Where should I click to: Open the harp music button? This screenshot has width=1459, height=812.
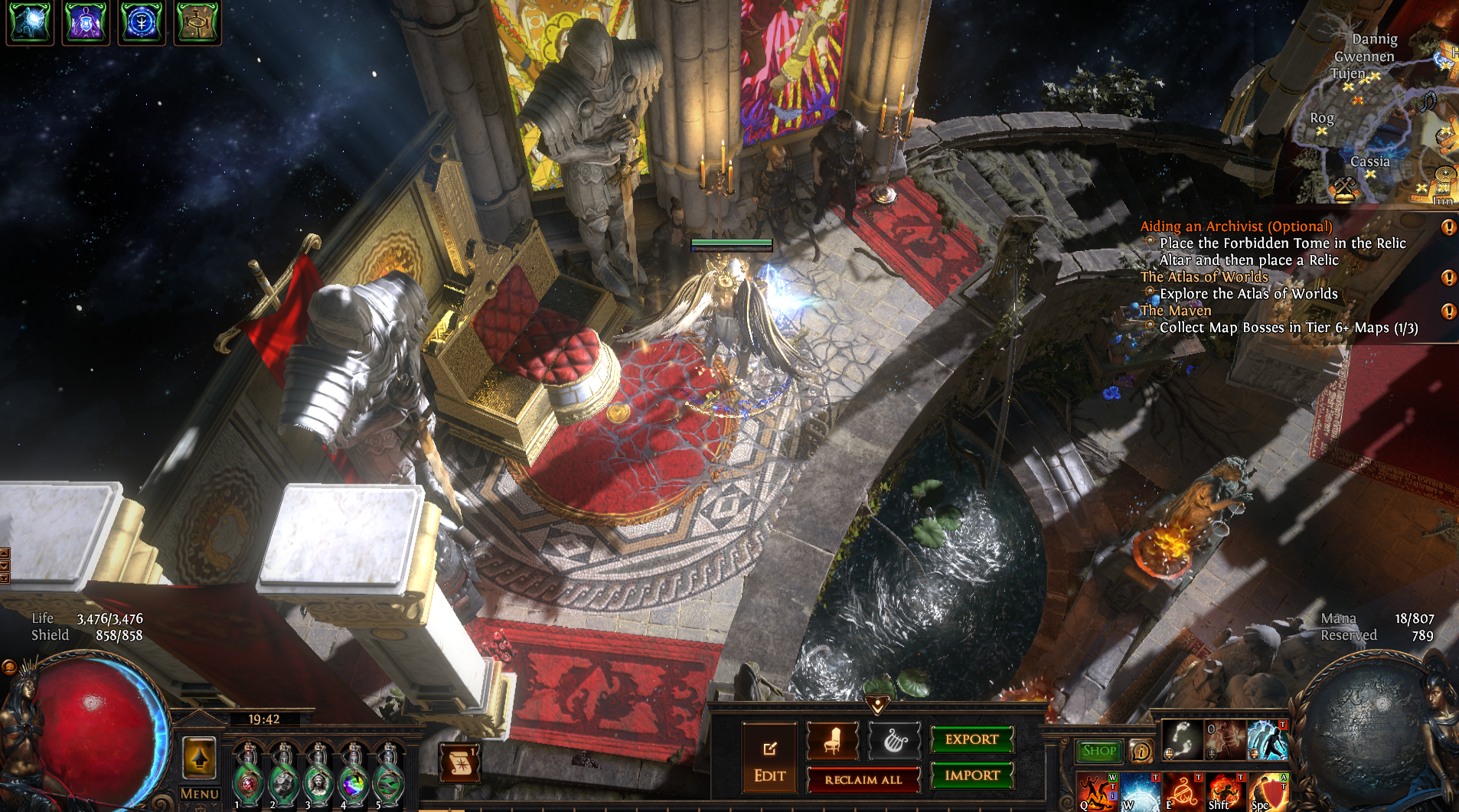[894, 741]
